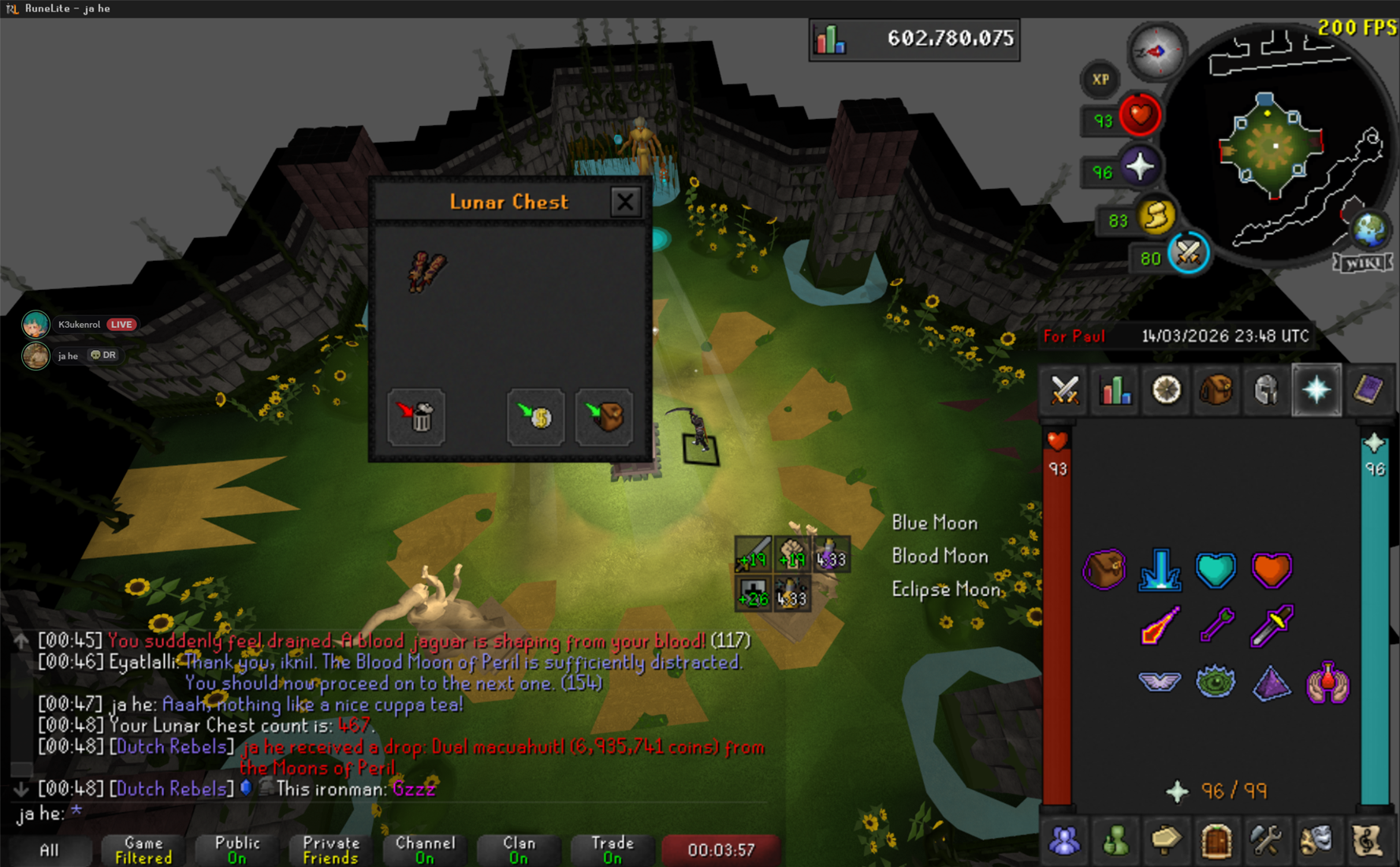Open the Combat Options tab
This screenshot has width=1400, height=867.
click(x=1065, y=390)
